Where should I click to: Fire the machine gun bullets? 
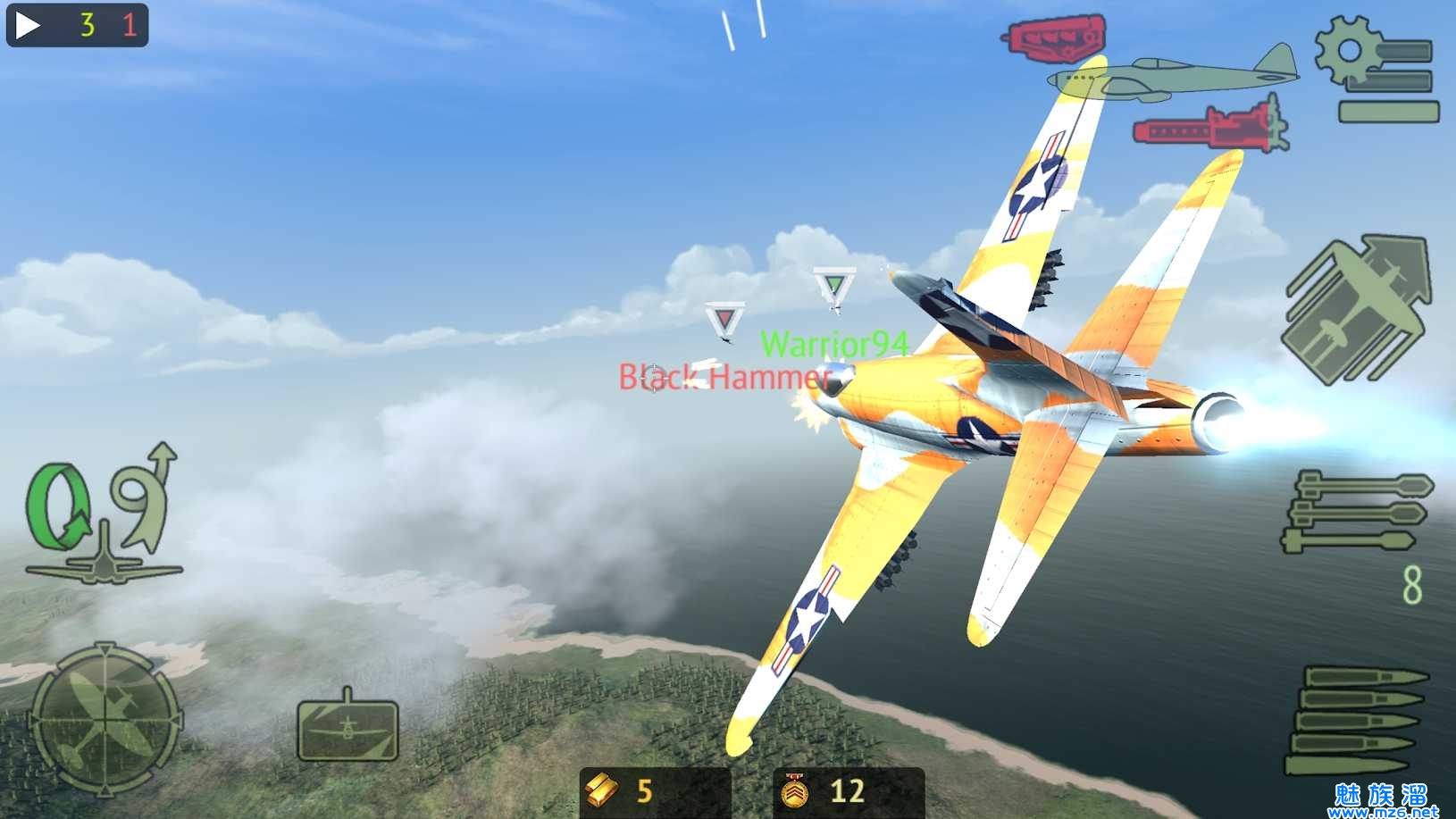coord(1358,721)
